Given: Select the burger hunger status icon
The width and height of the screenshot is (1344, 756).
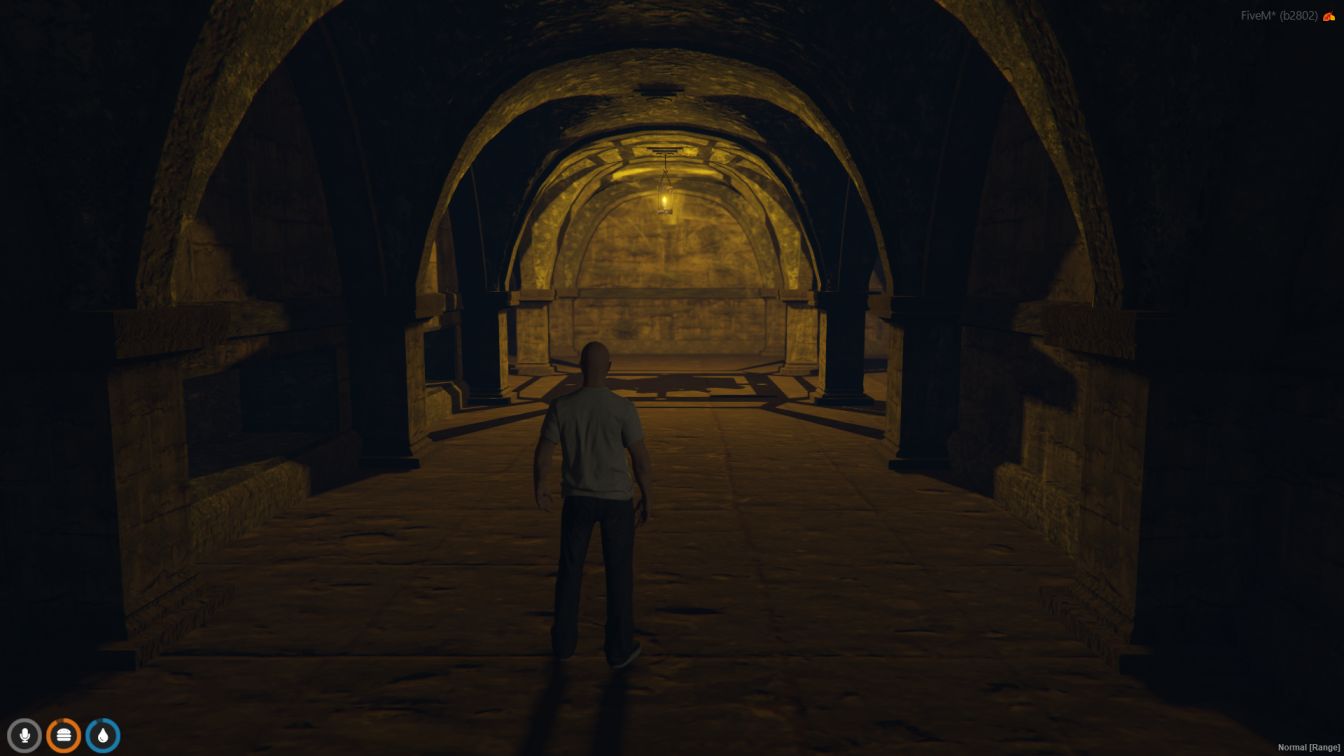Looking at the screenshot, I should pos(63,736).
